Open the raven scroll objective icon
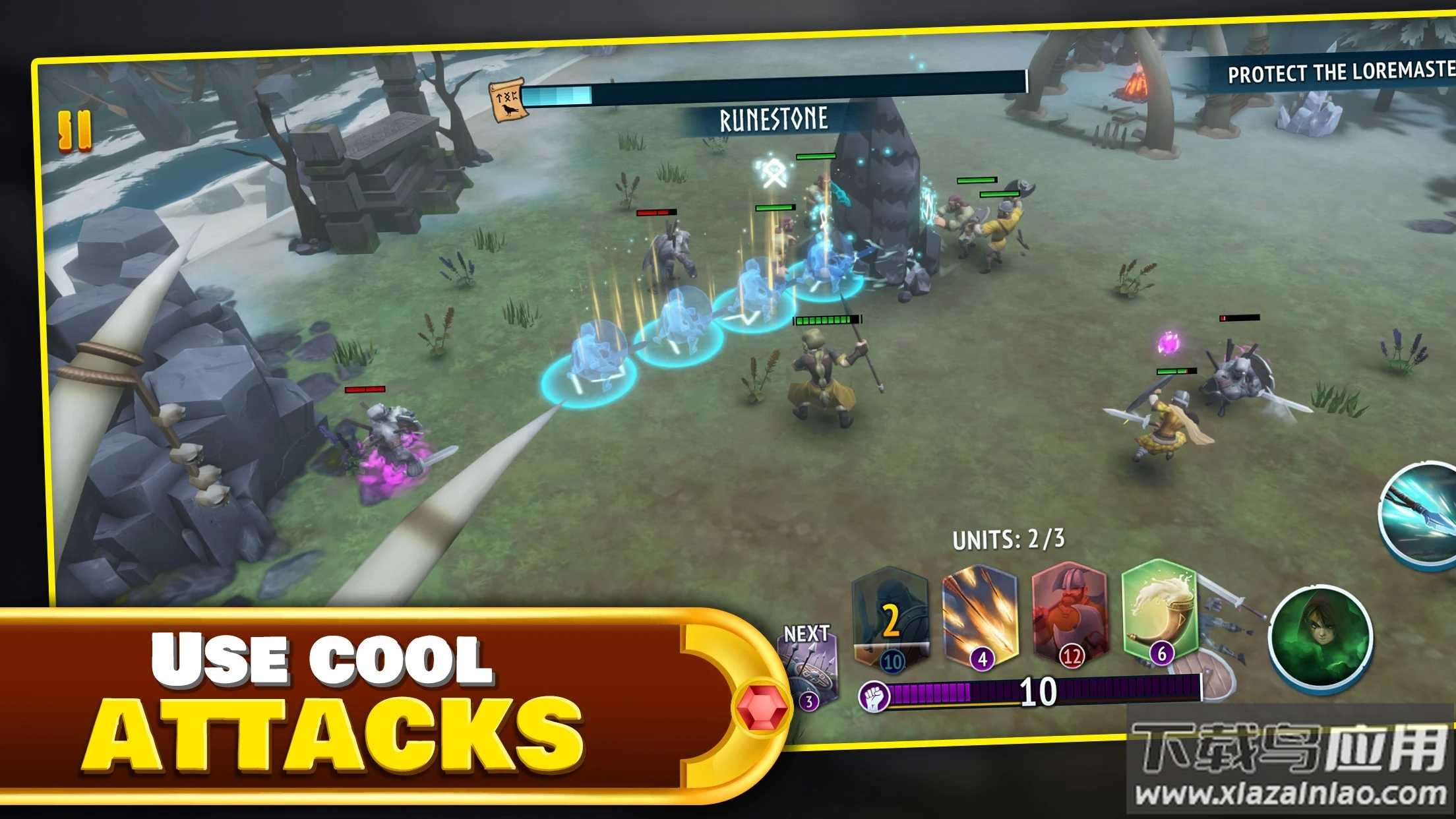 tap(506, 100)
